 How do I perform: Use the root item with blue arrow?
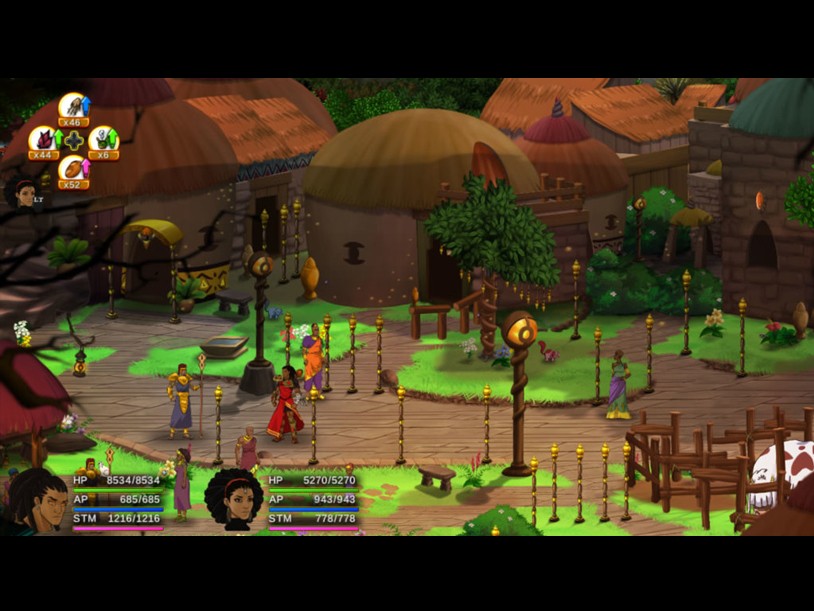click(73, 108)
